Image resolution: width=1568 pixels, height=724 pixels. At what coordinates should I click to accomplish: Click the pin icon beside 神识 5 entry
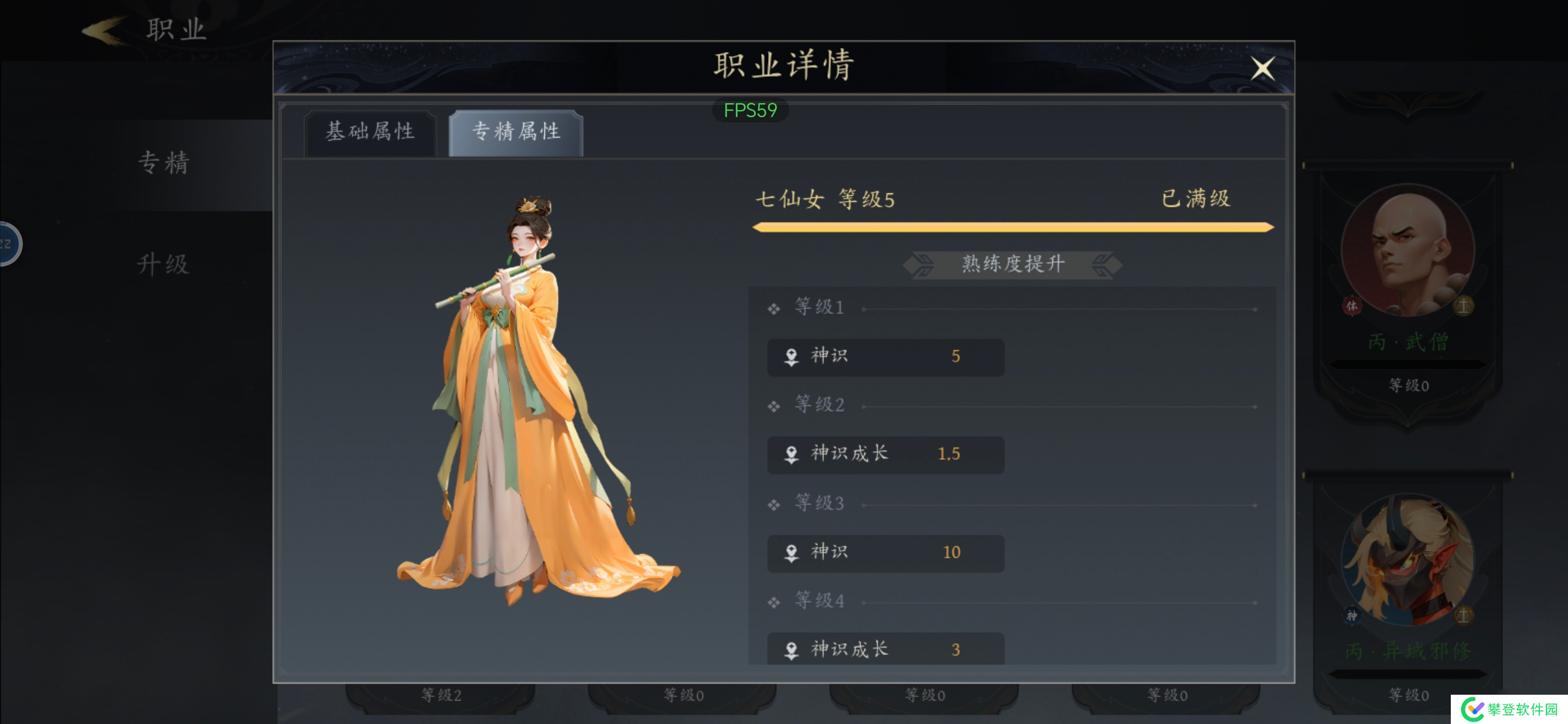coord(791,357)
